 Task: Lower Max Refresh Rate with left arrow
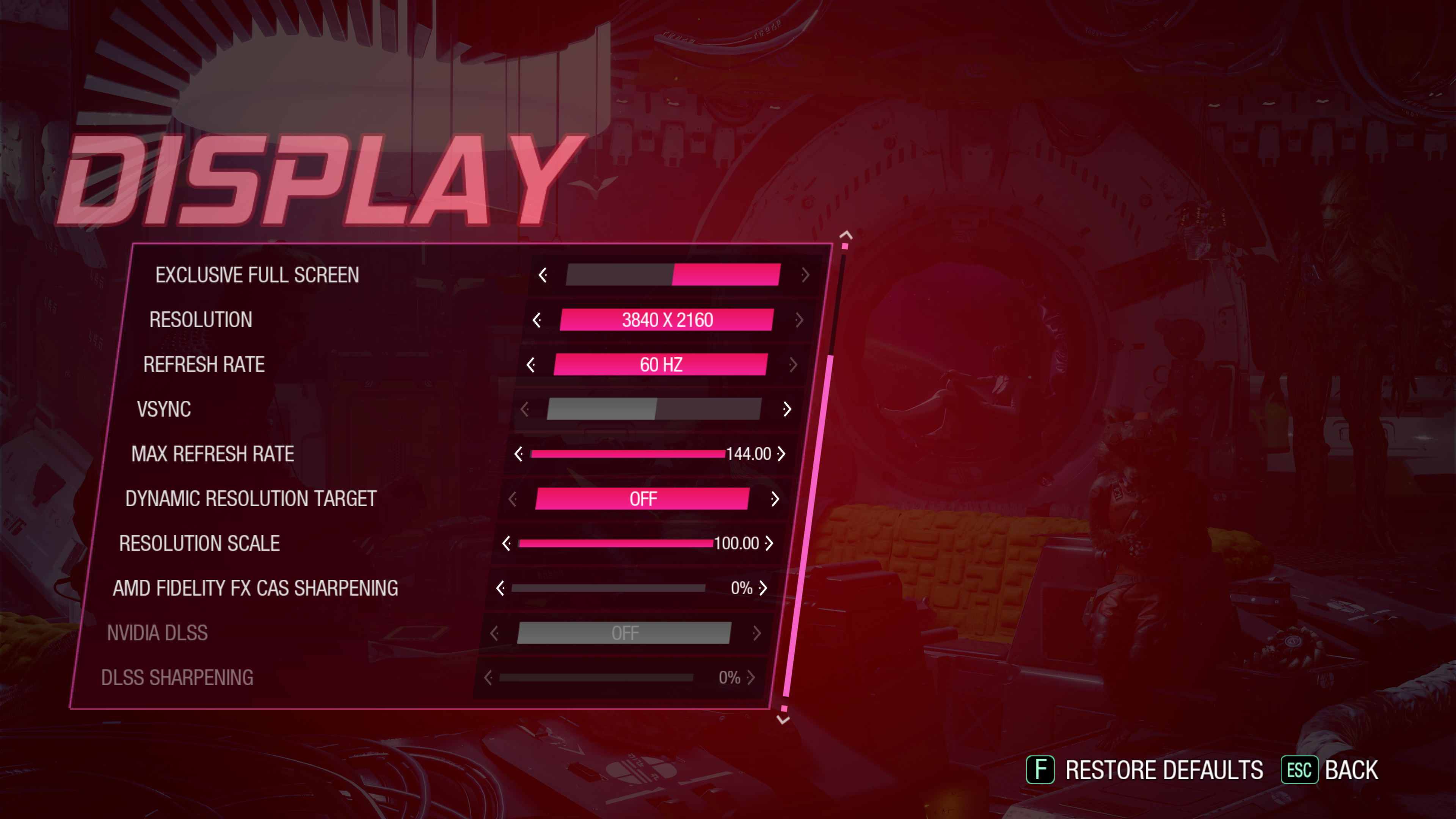[518, 454]
